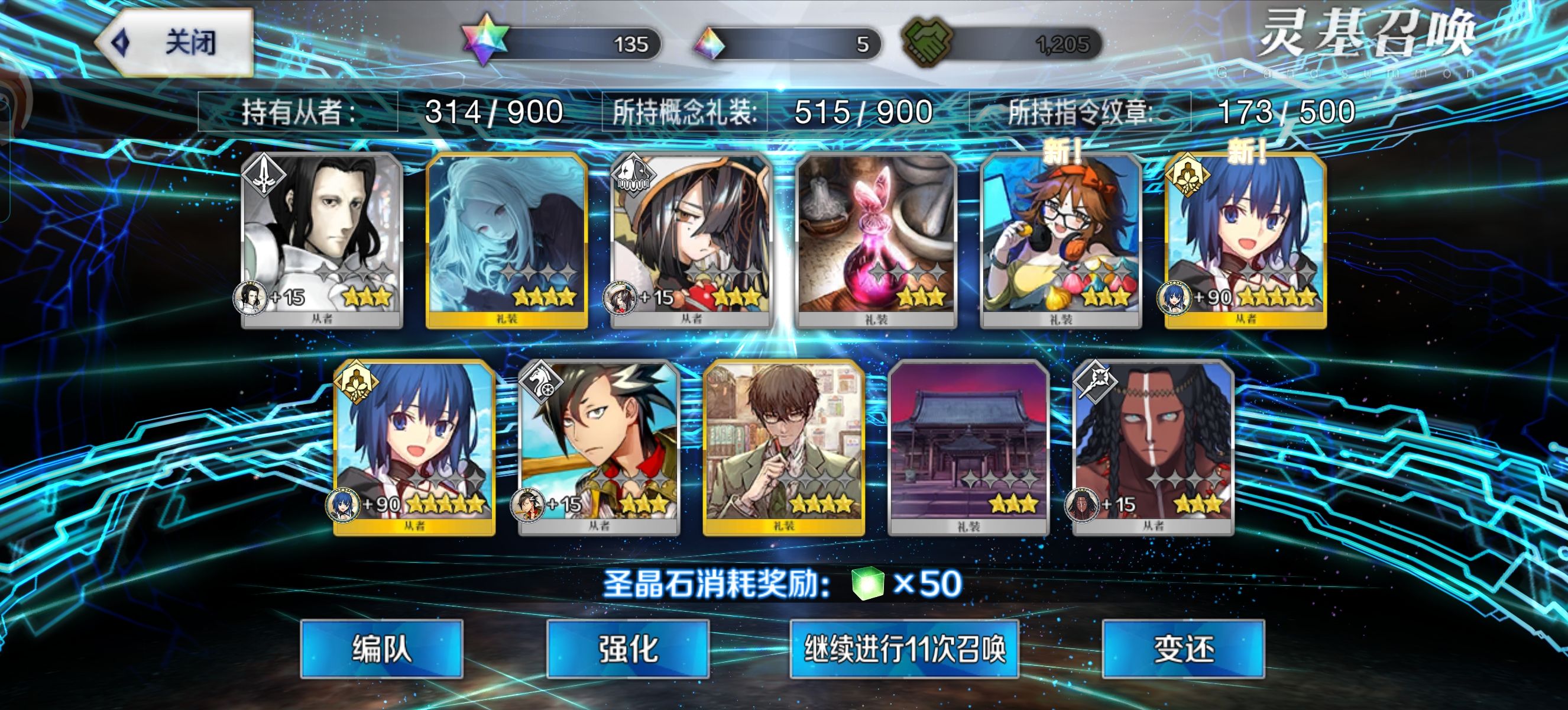The width and height of the screenshot is (1568, 710).
Task: Choose the hat-wearing dark-haired servant card
Action: (691, 240)
